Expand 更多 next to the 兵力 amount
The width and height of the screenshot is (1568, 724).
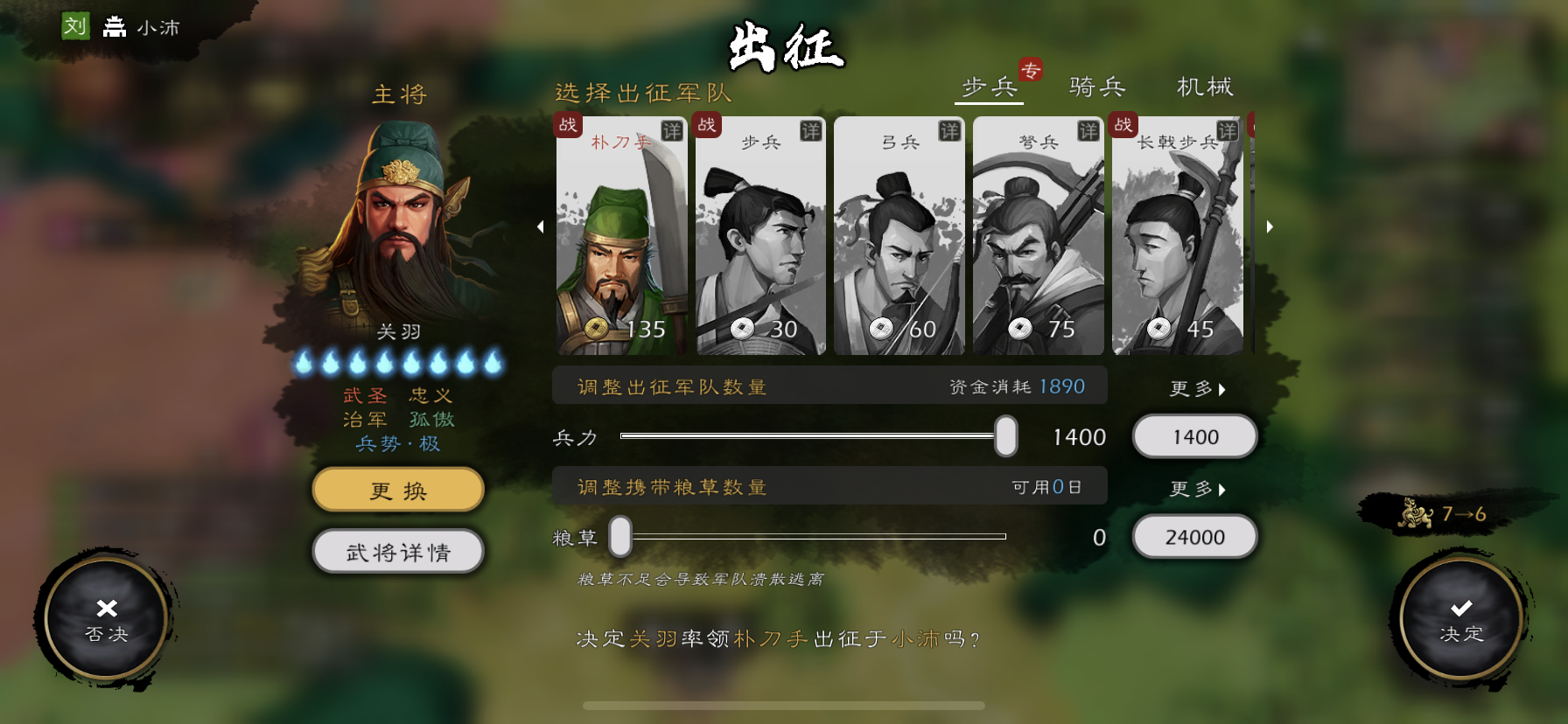click(1197, 390)
